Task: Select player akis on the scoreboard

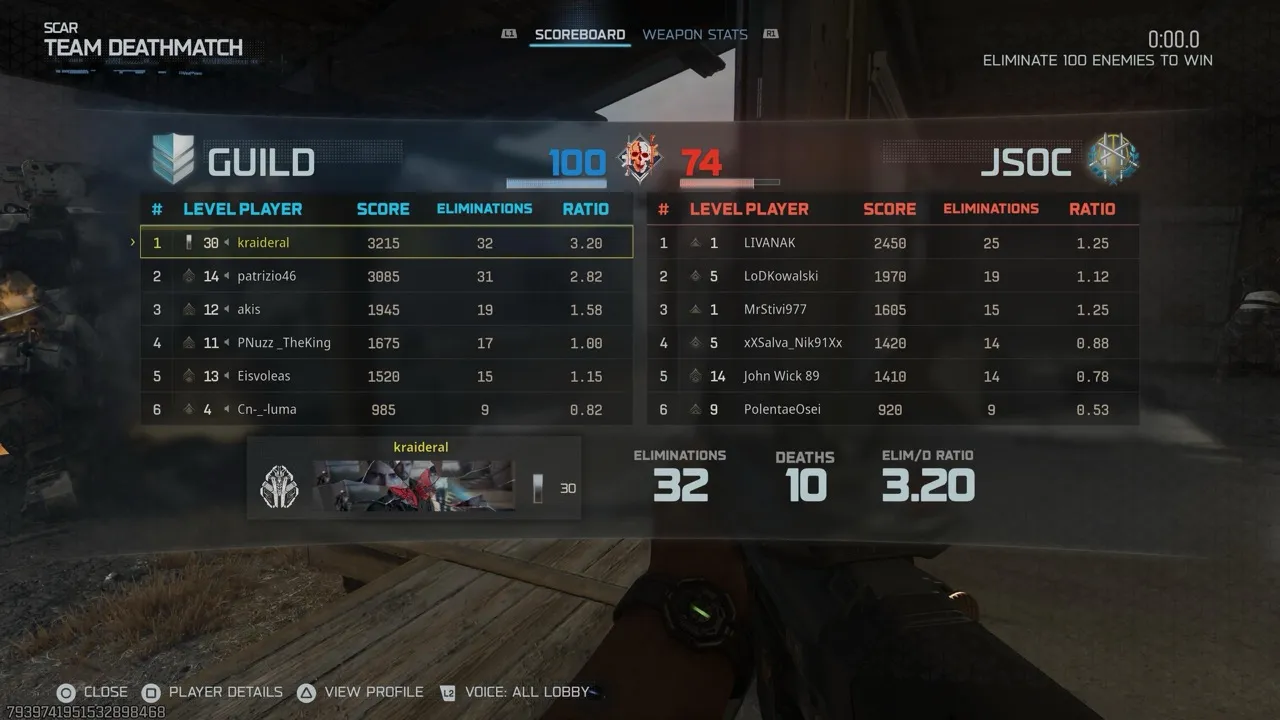Action: click(386, 310)
